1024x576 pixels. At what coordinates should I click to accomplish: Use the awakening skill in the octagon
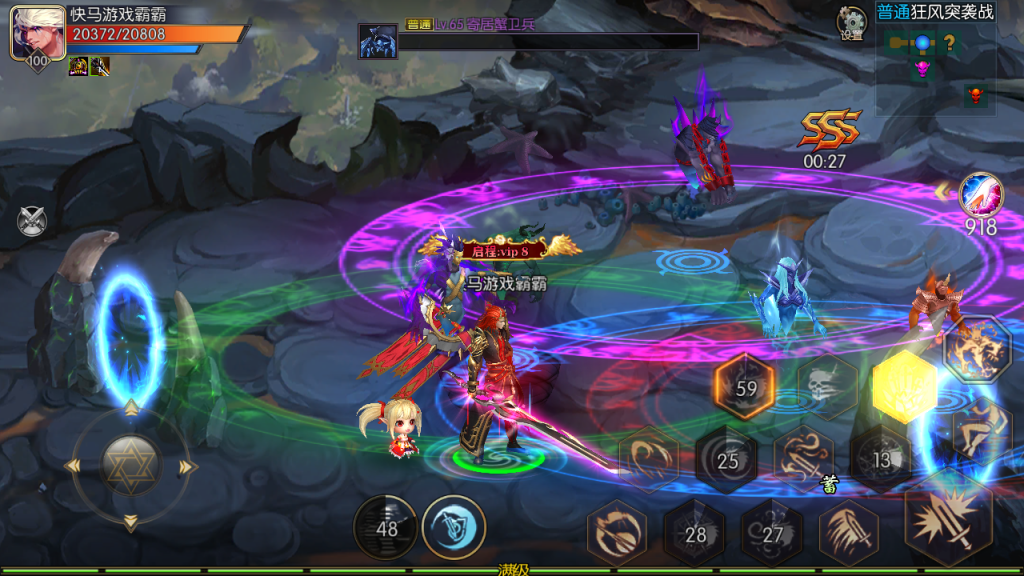tap(977, 348)
